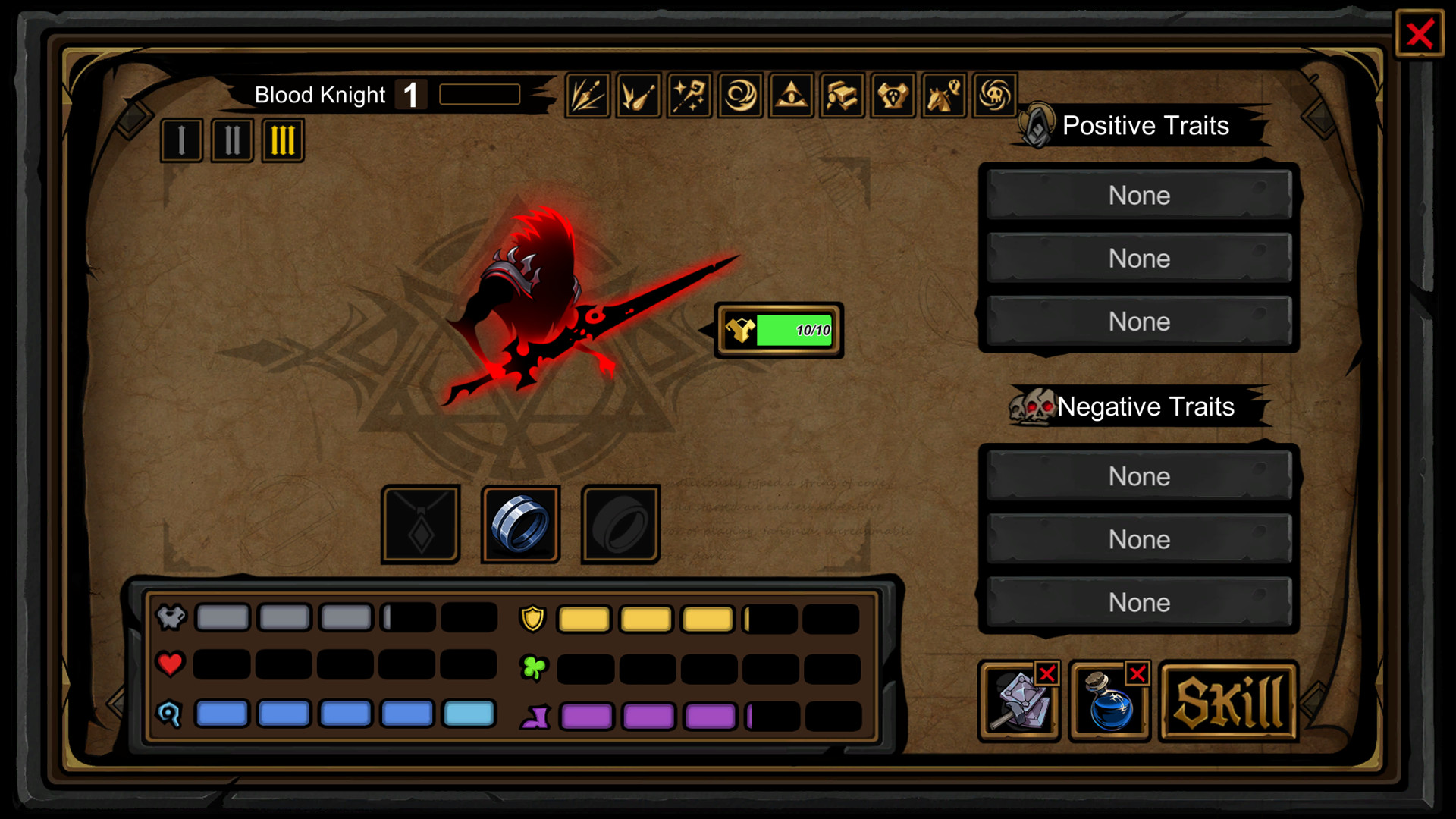Image resolution: width=1456 pixels, height=819 pixels.
Task: Open the club weapon category icon
Action: tap(637, 95)
